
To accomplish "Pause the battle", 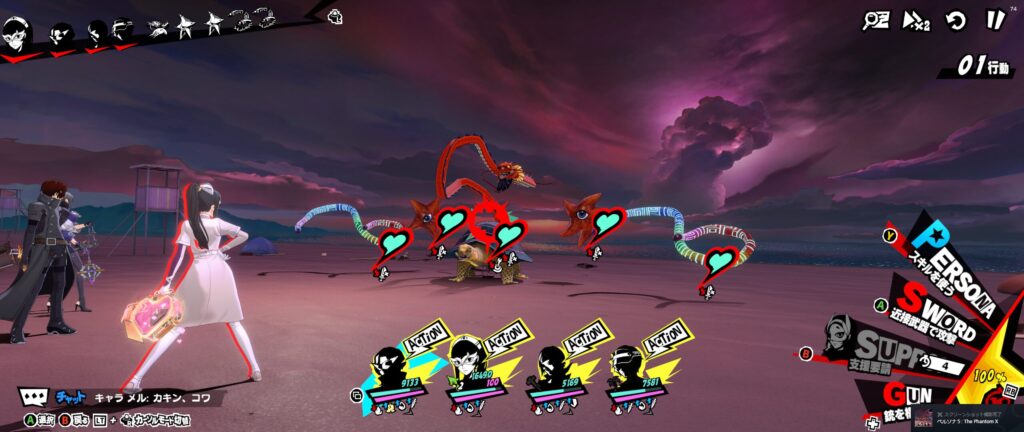I will point(995,20).
